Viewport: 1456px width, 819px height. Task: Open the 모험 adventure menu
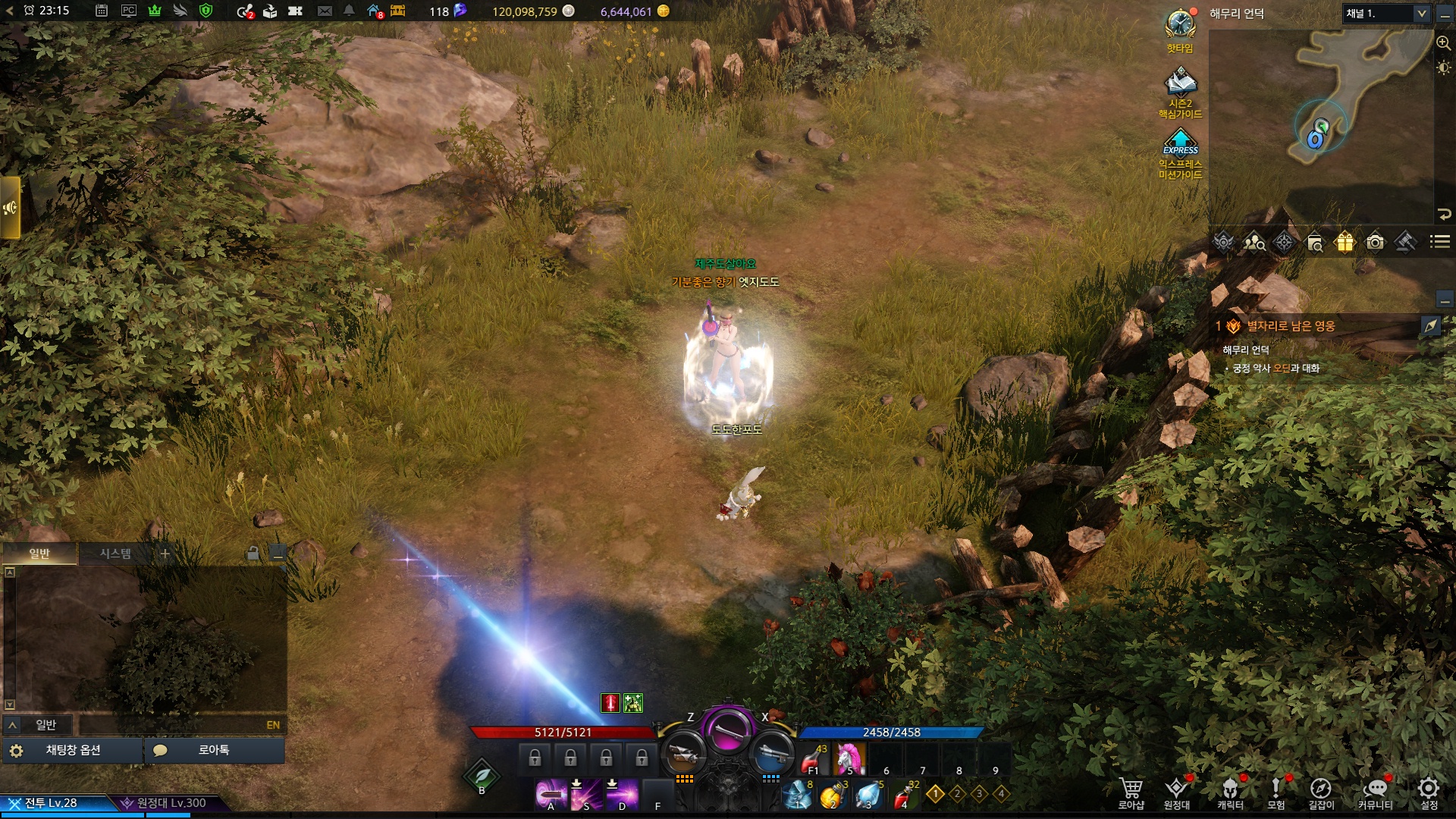(x=1276, y=792)
